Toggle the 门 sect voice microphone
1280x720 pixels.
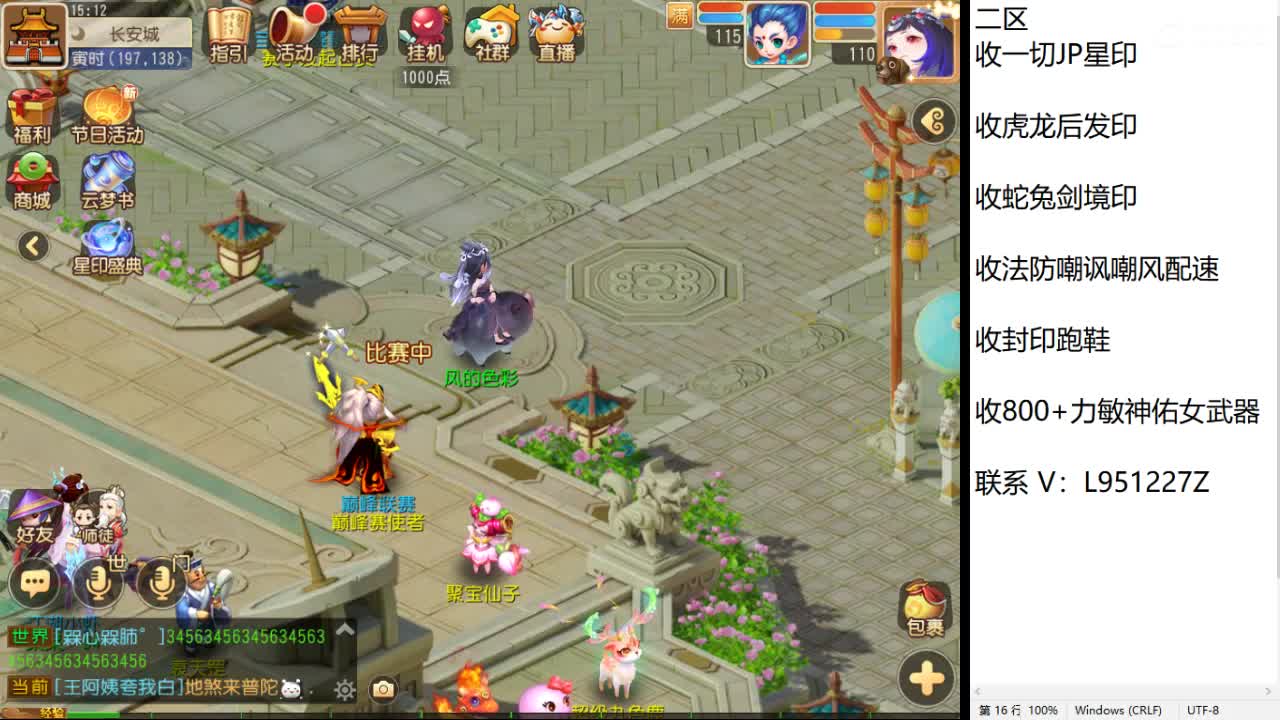pyautogui.click(x=160, y=582)
